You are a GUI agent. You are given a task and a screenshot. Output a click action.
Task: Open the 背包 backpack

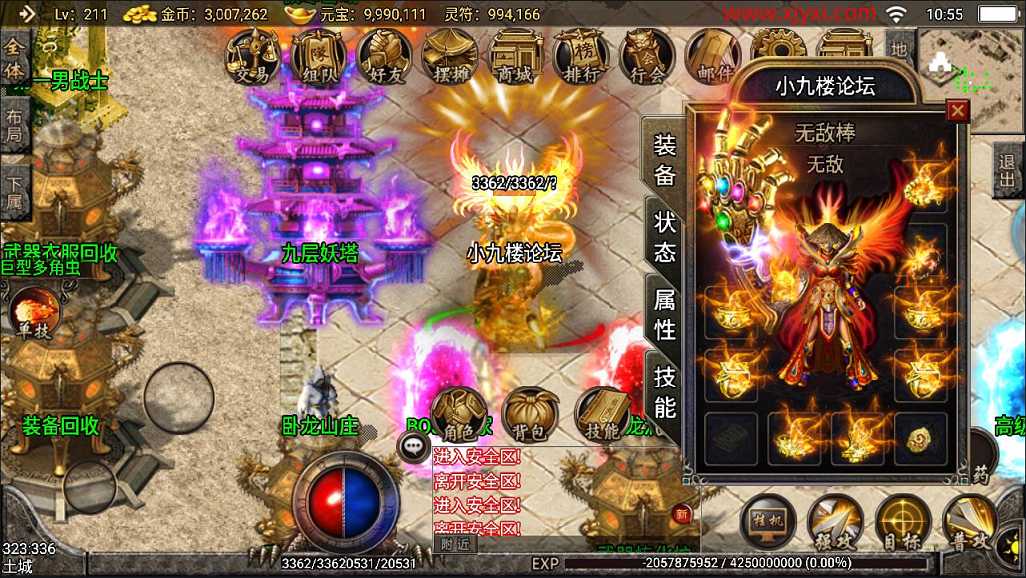531,414
